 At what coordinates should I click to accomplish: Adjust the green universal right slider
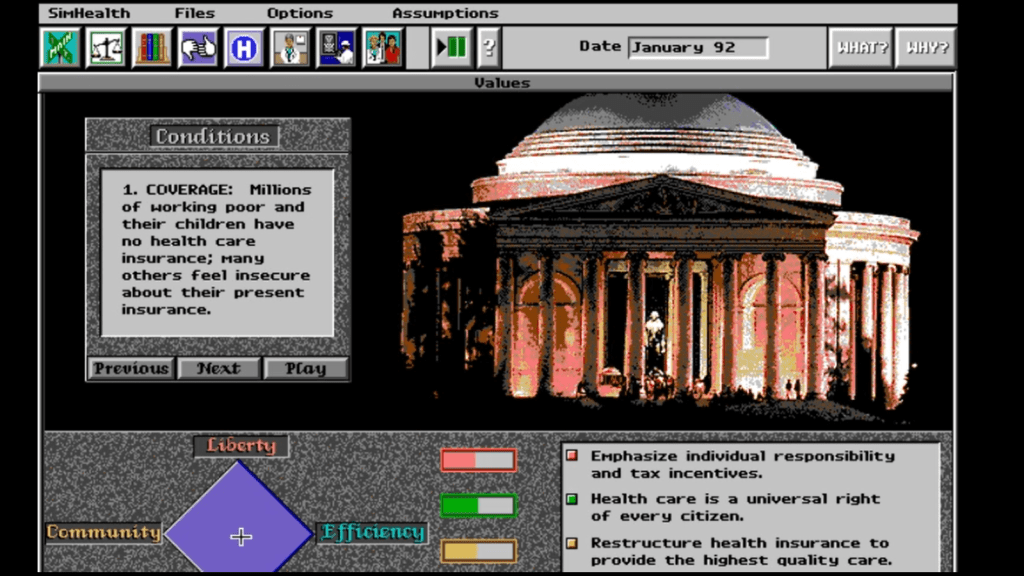coord(478,506)
